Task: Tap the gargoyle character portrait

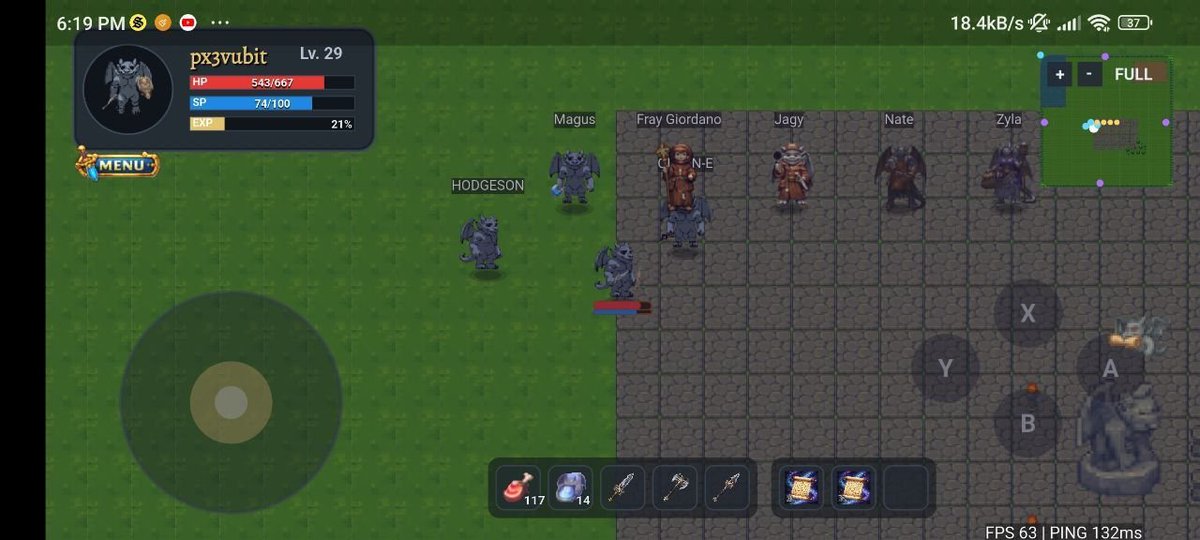Action: click(127, 88)
